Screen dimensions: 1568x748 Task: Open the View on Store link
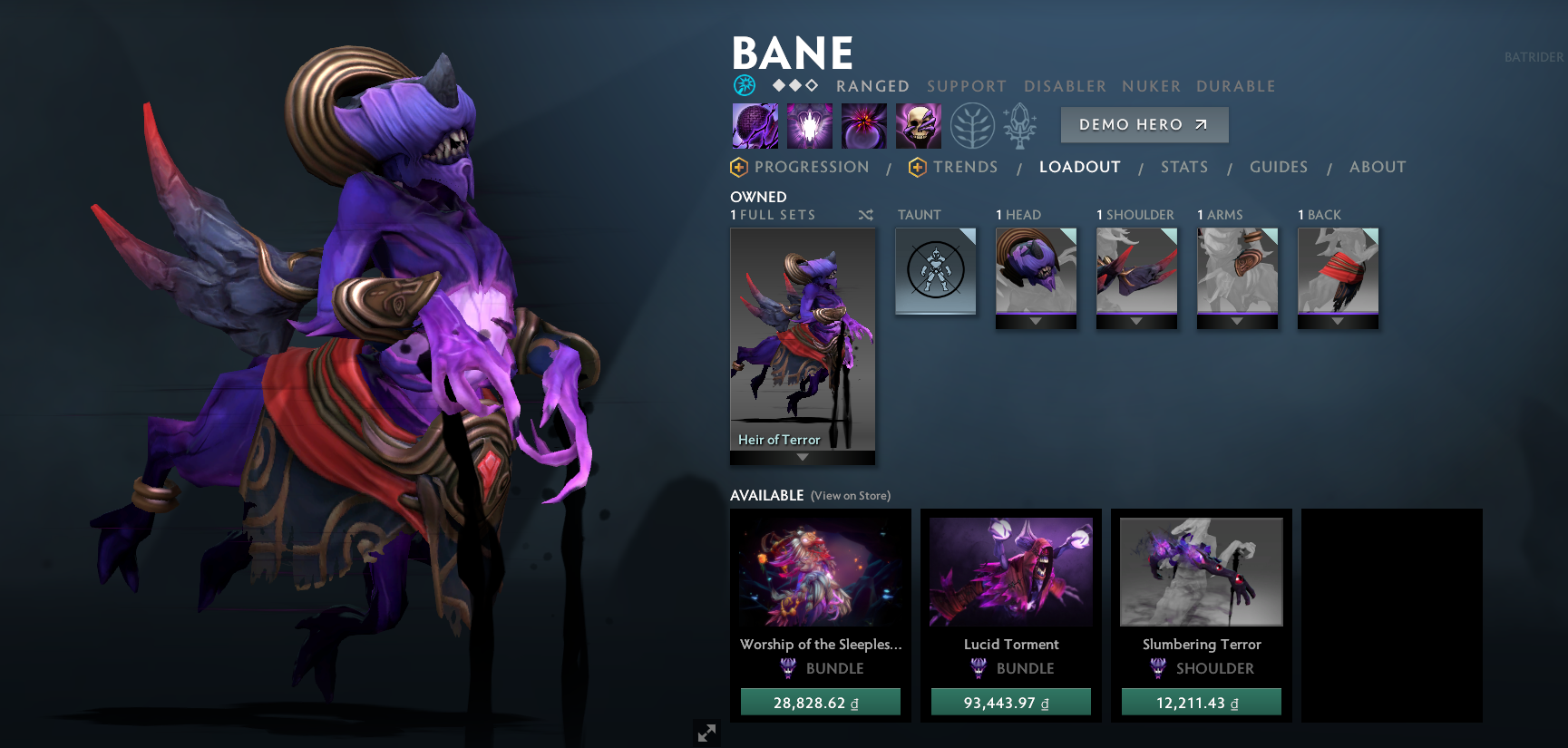tap(850, 496)
